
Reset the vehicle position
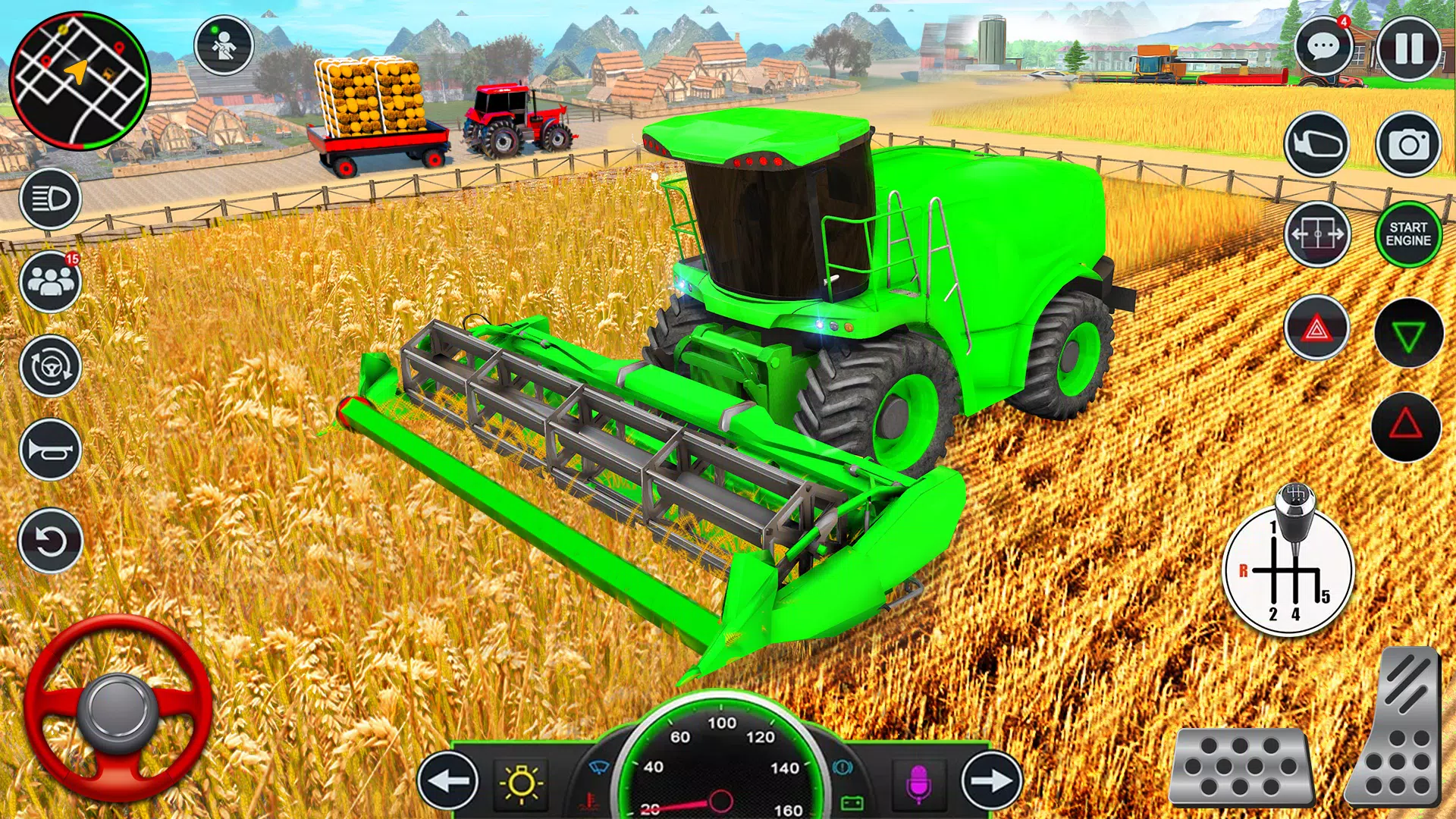click(49, 538)
